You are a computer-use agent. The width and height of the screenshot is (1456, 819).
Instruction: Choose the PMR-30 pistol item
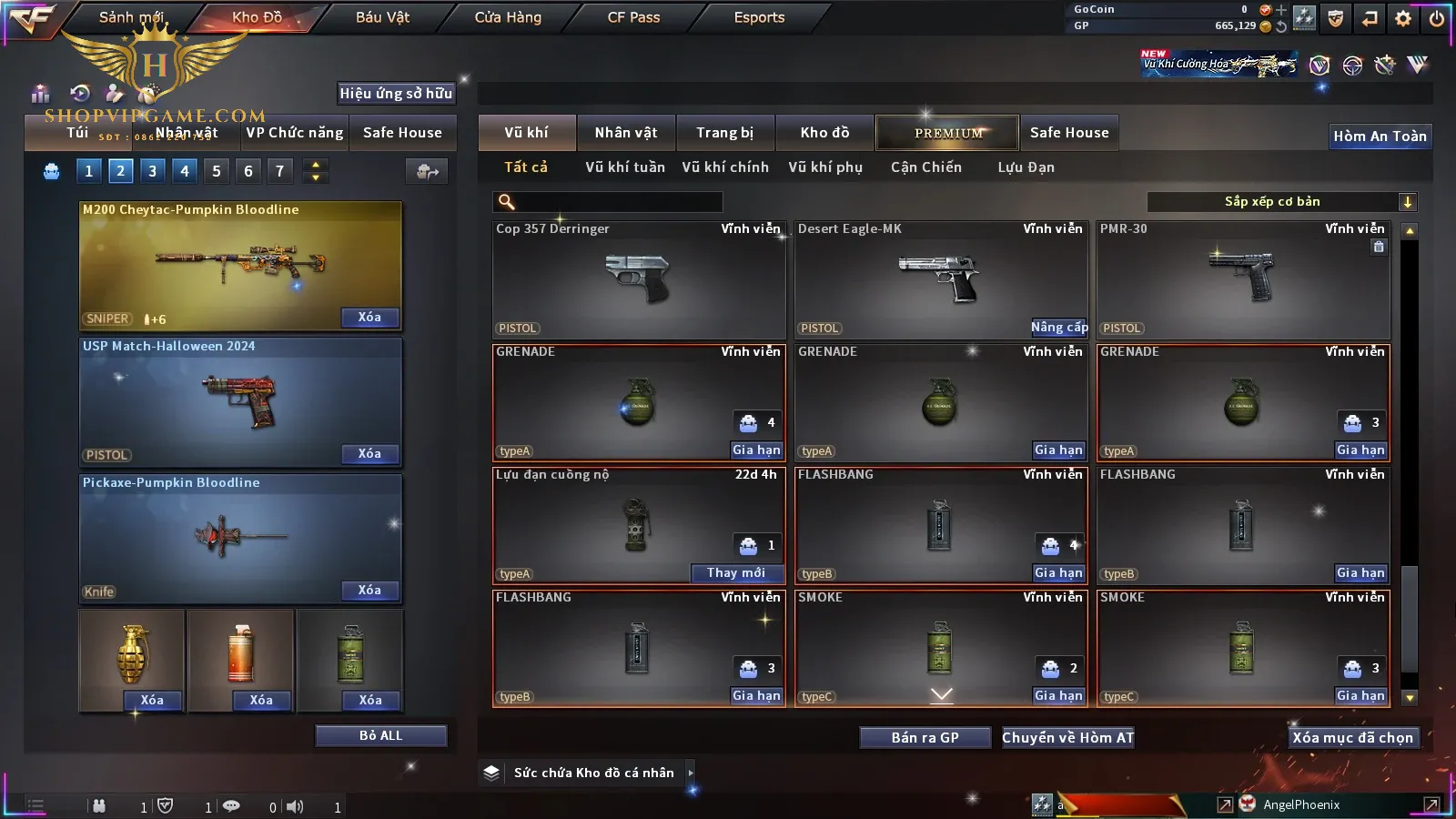pos(1242,278)
